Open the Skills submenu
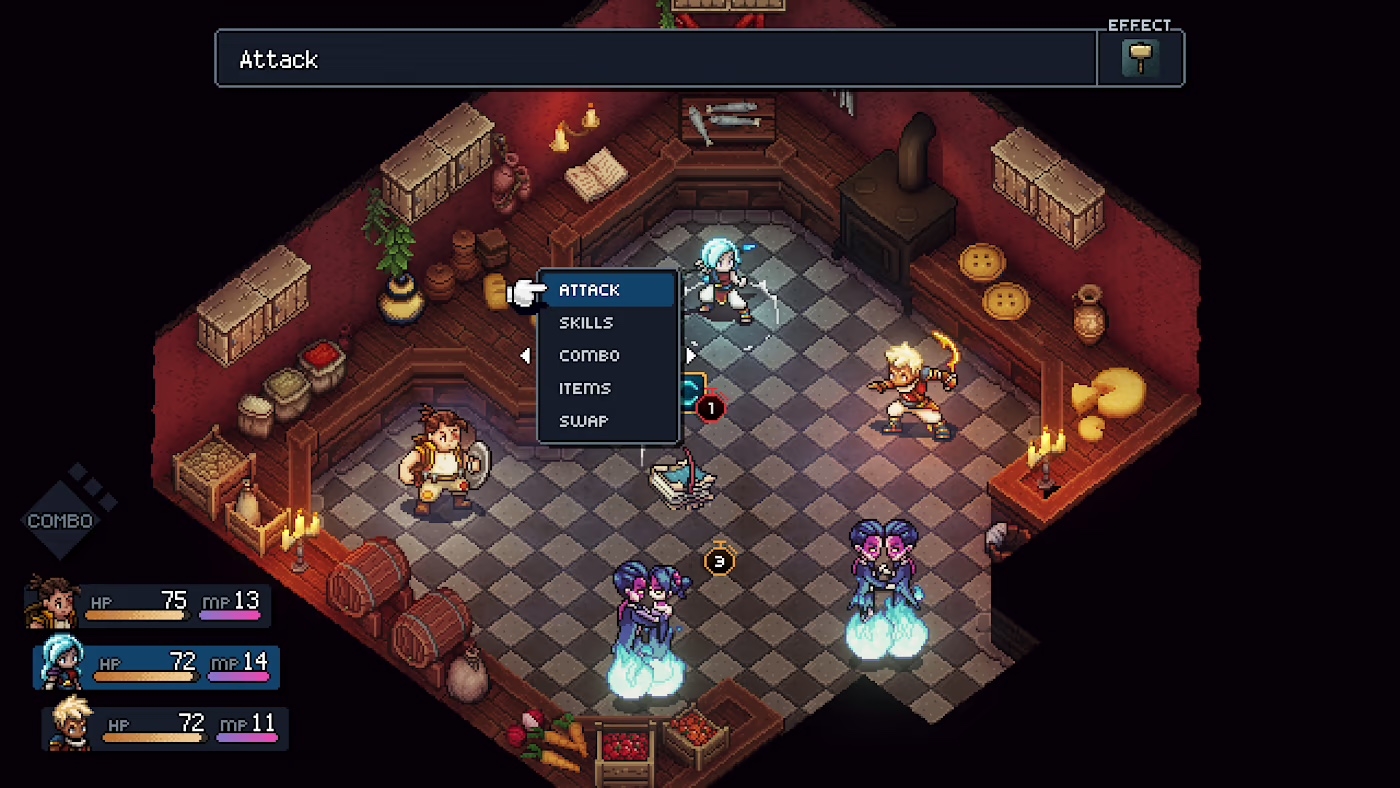 pyautogui.click(x=586, y=323)
